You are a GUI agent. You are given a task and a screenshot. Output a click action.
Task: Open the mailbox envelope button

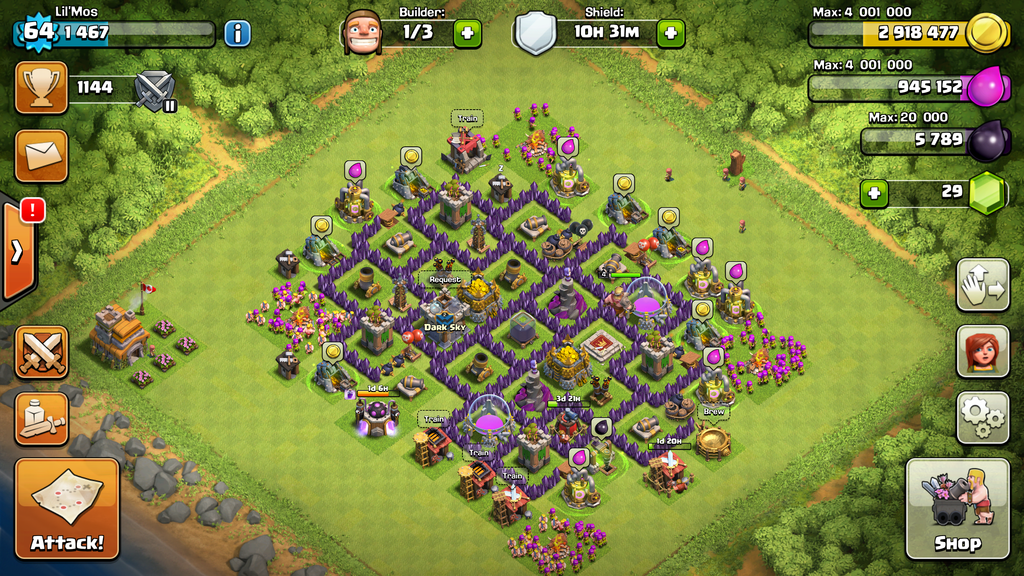coord(42,155)
